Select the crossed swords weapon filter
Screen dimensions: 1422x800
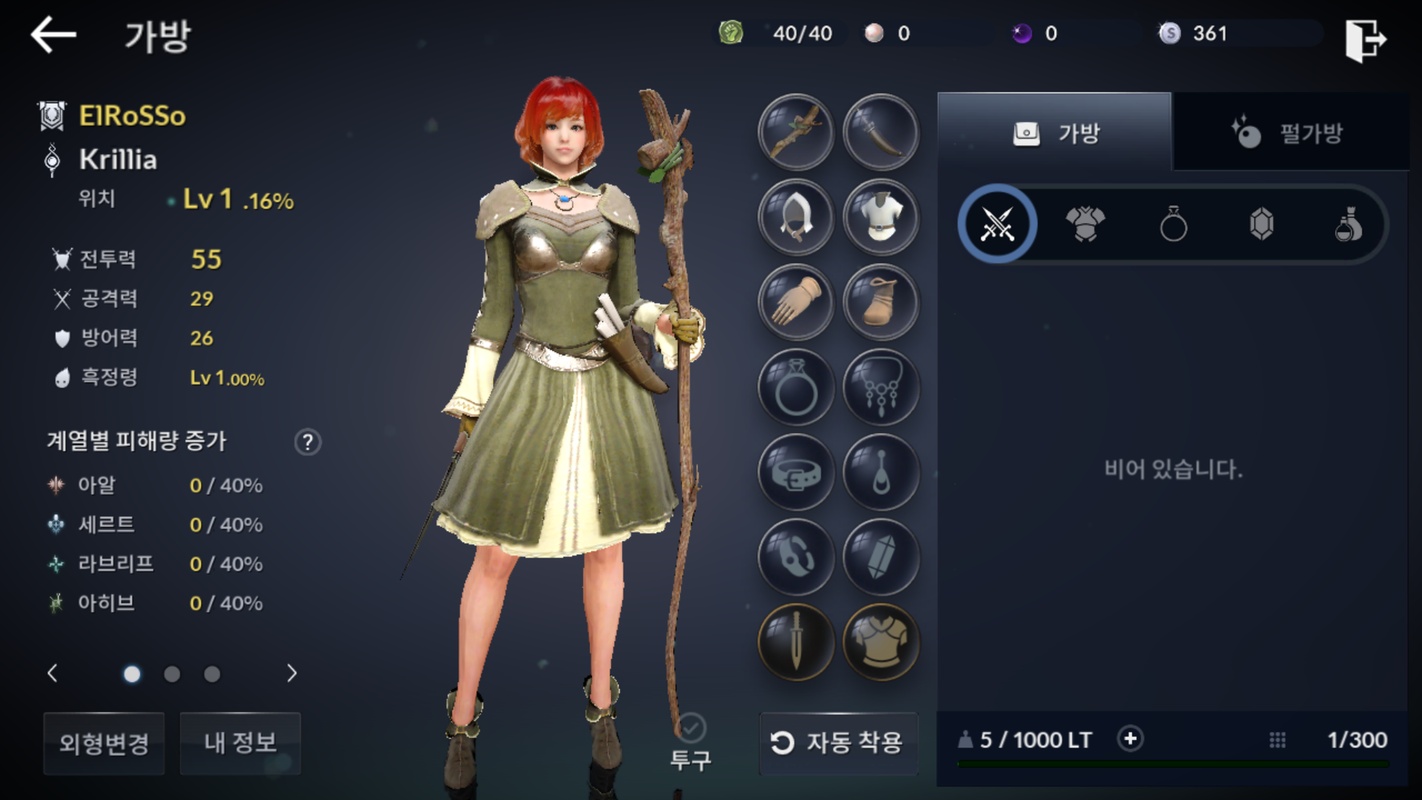997,225
